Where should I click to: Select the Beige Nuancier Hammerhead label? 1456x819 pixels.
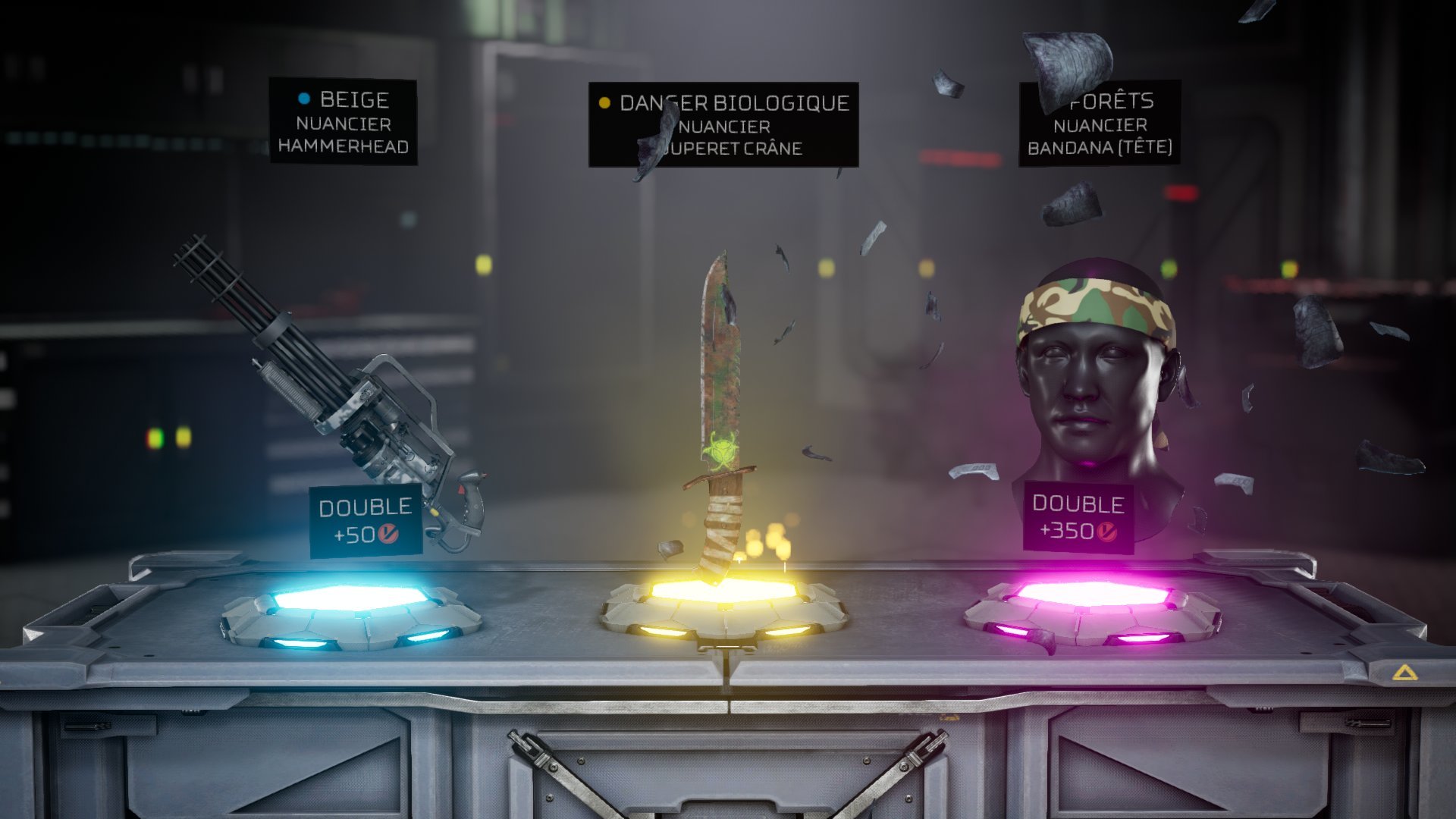click(x=344, y=122)
